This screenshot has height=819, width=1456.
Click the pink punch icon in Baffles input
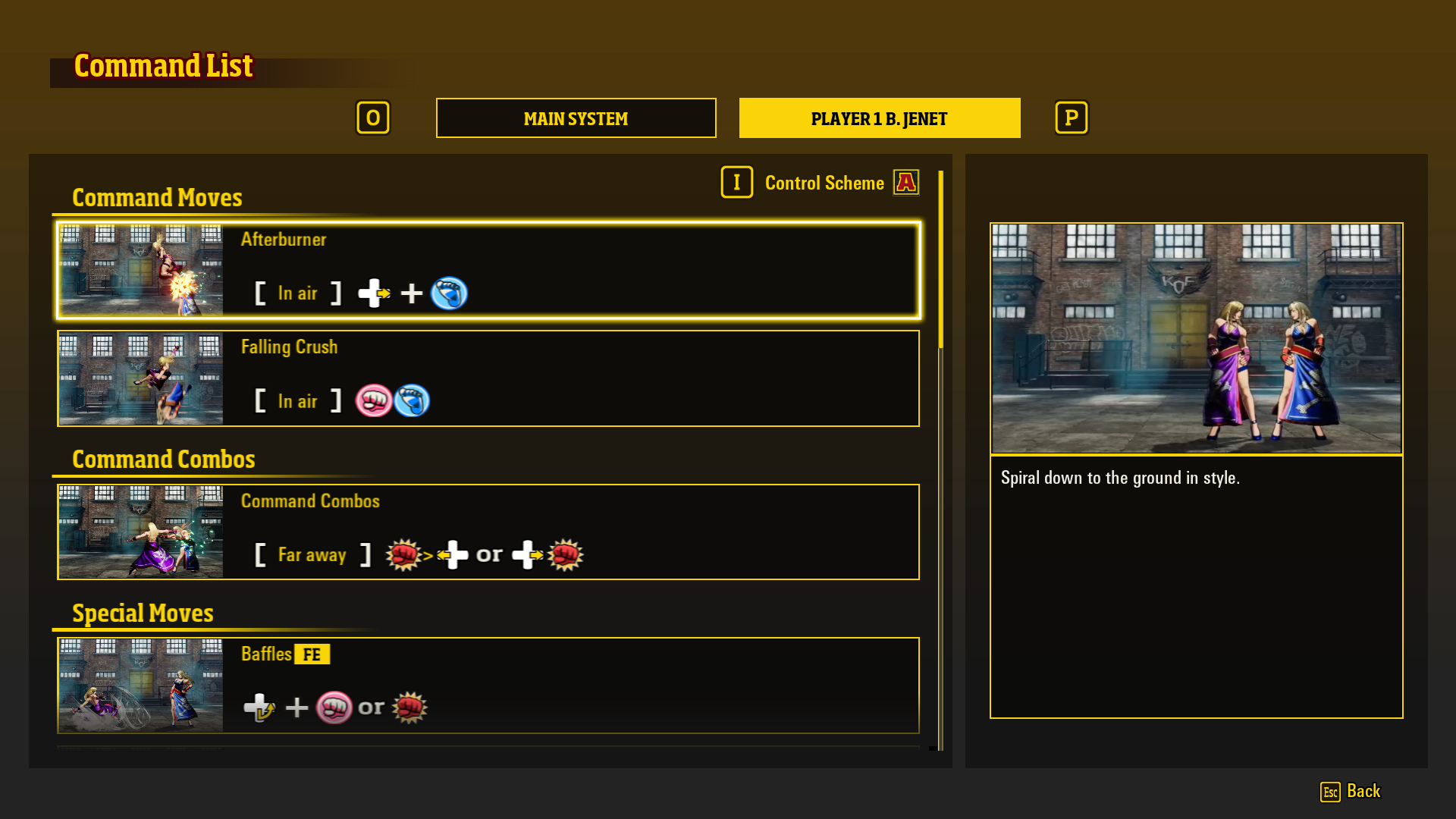(334, 707)
